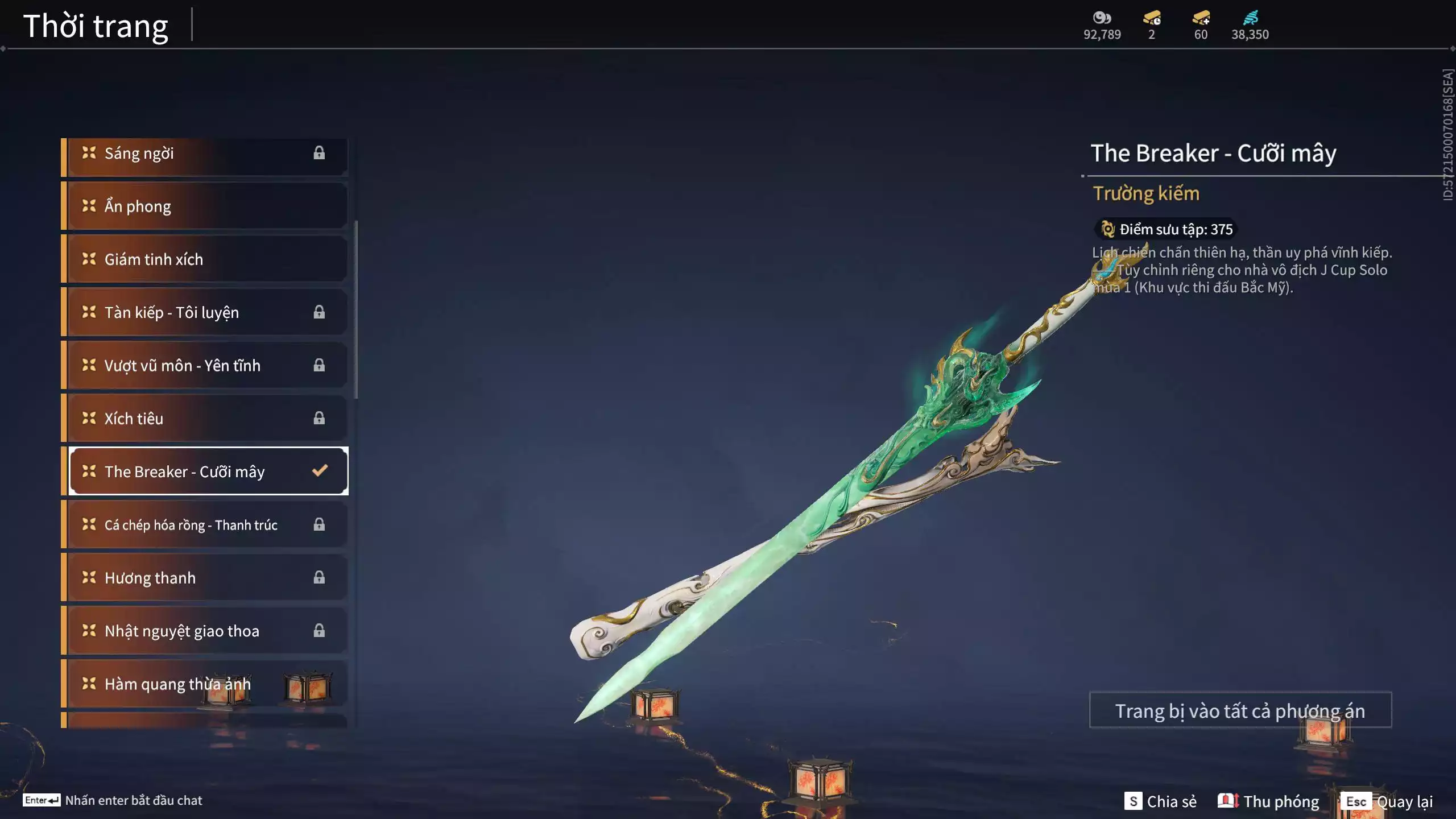
Task: Pick the Tàn kiếp - Tôi luyện skin
Action: pyautogui.click(x=205, y=312)
